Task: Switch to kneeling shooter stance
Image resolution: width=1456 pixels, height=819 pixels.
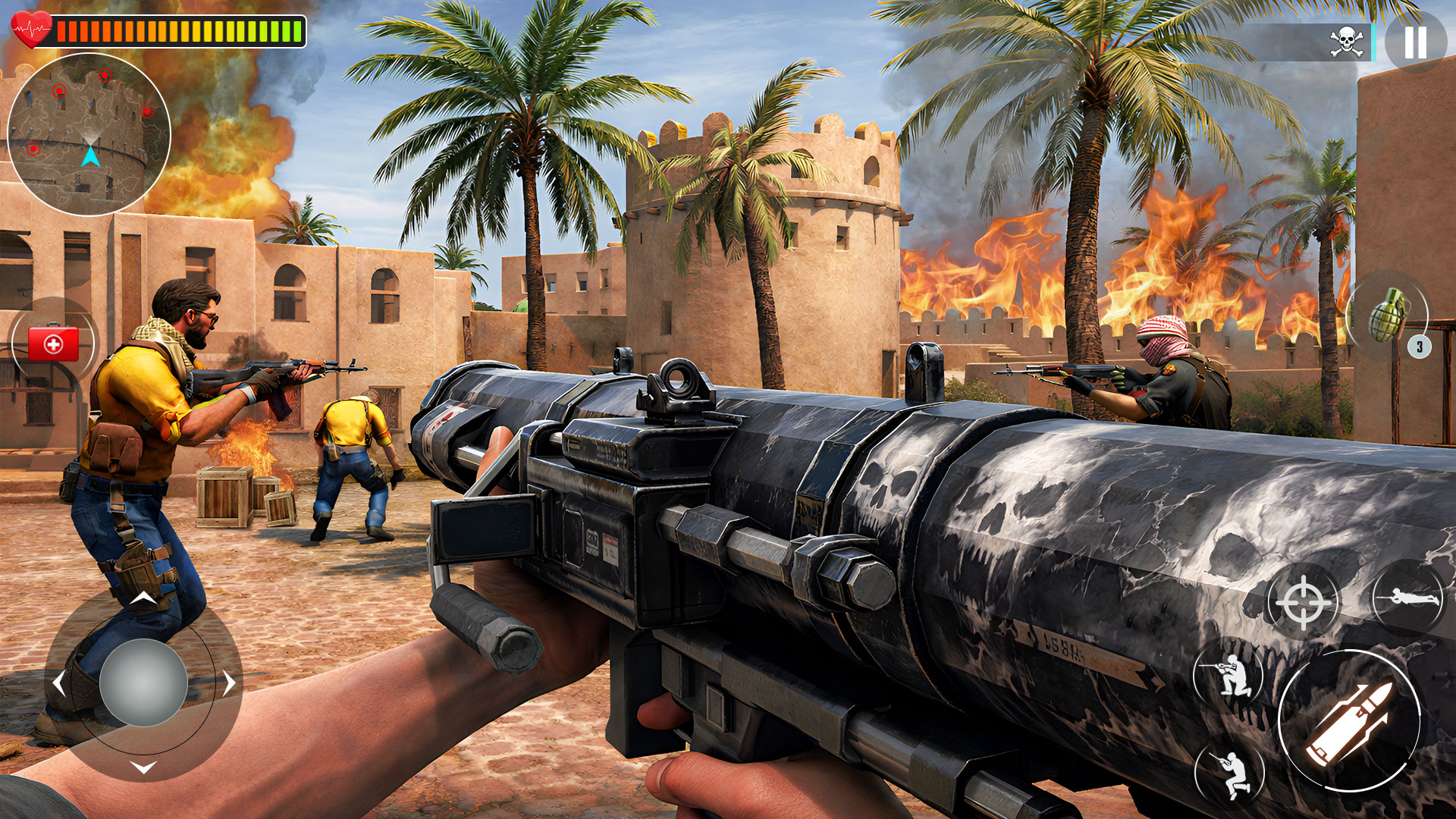Action: (1229, 675)
